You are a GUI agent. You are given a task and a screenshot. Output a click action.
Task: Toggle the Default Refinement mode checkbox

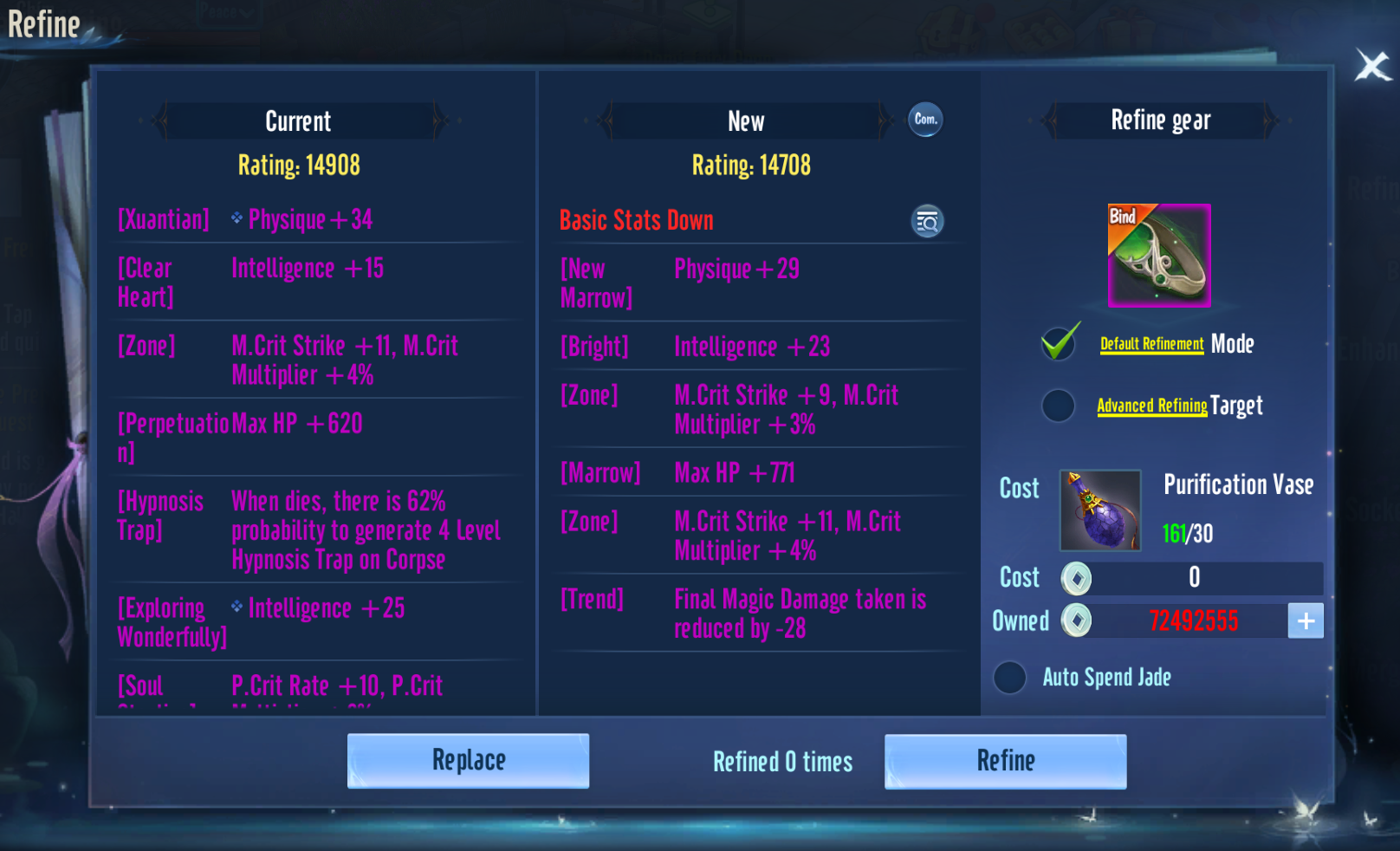[x=1059, y=343]
